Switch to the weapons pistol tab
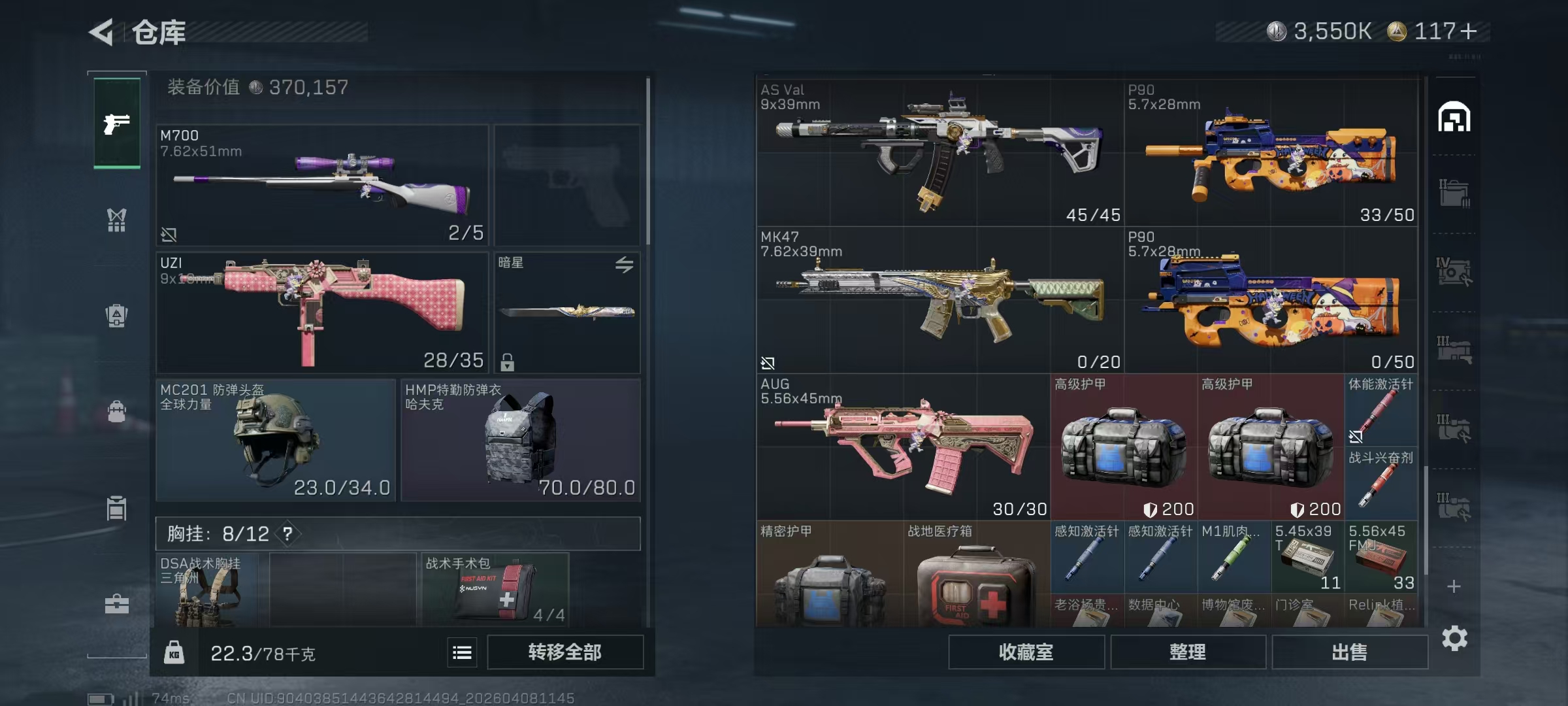This screenshot has height=706, width=1568. tap(117, 123)
